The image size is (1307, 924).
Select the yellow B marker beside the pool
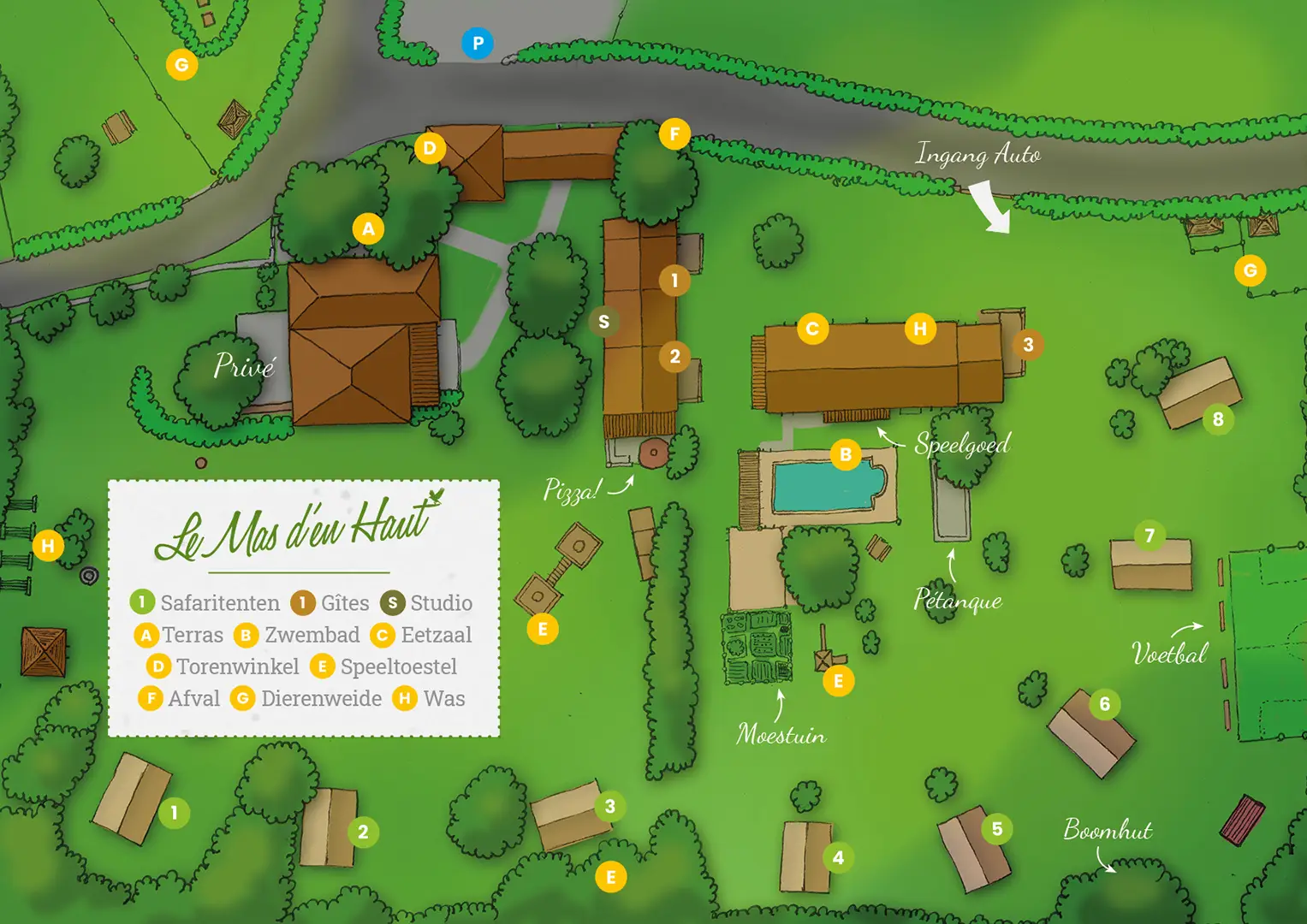[x=846, y=454]
